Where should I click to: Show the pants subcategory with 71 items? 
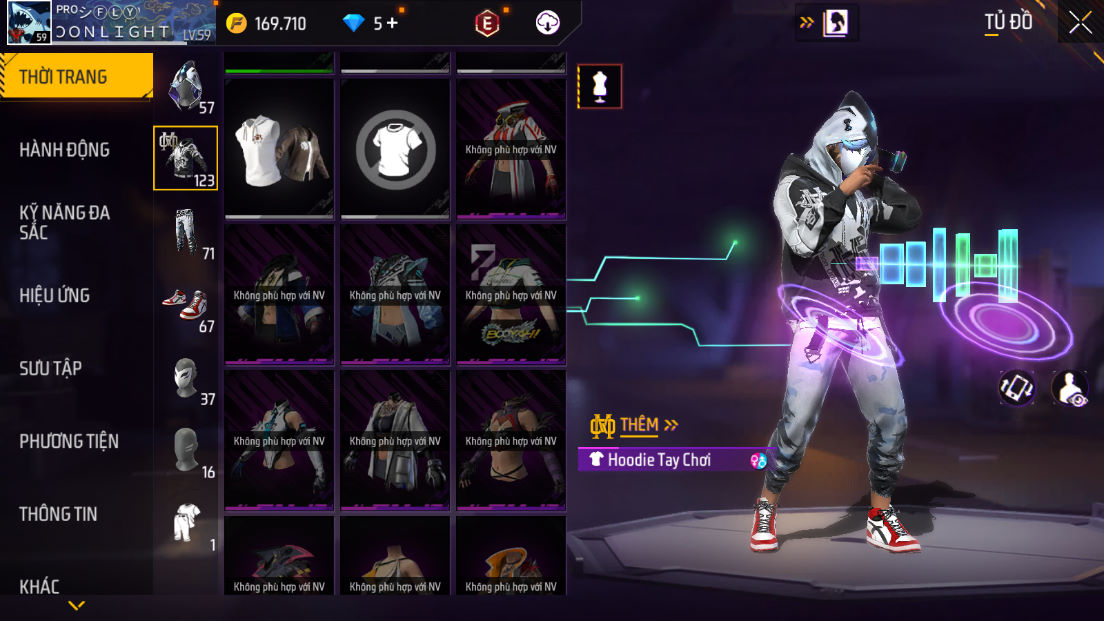(185, 231)
